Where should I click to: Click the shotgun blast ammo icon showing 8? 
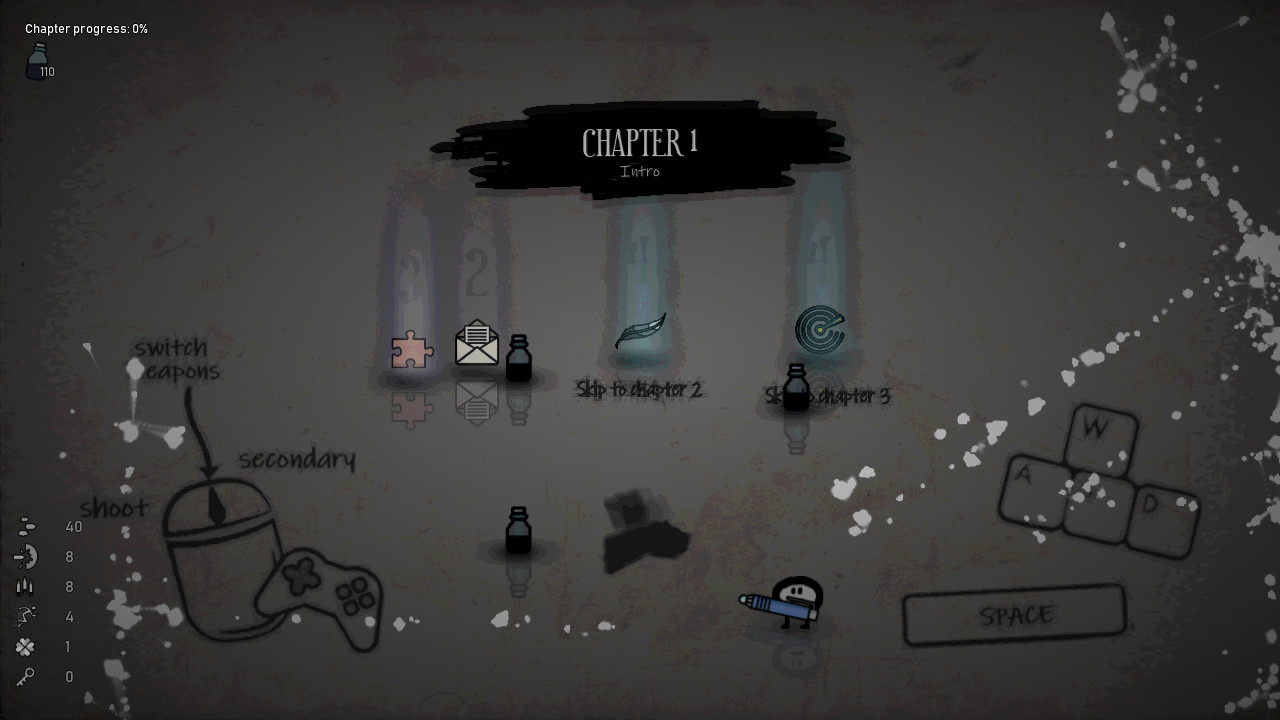click(26, 557)
